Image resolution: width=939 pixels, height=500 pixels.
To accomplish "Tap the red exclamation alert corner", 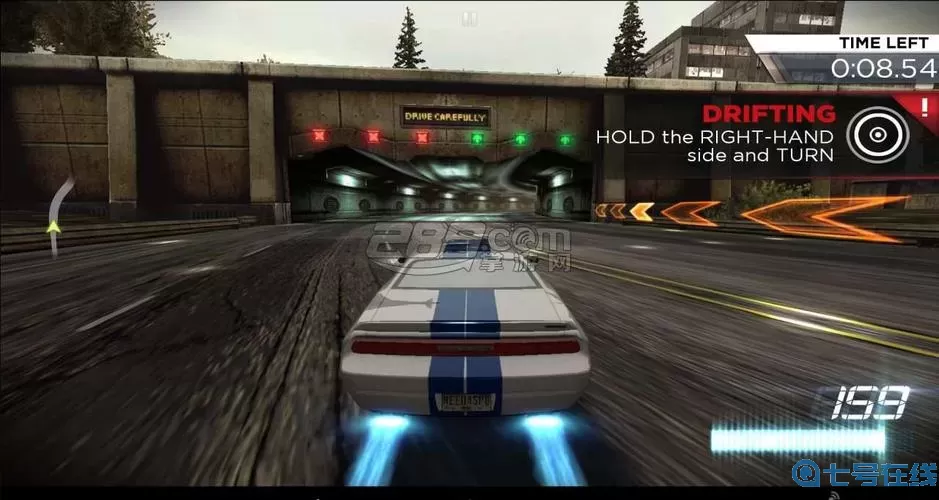I will [x=926, y=105].
